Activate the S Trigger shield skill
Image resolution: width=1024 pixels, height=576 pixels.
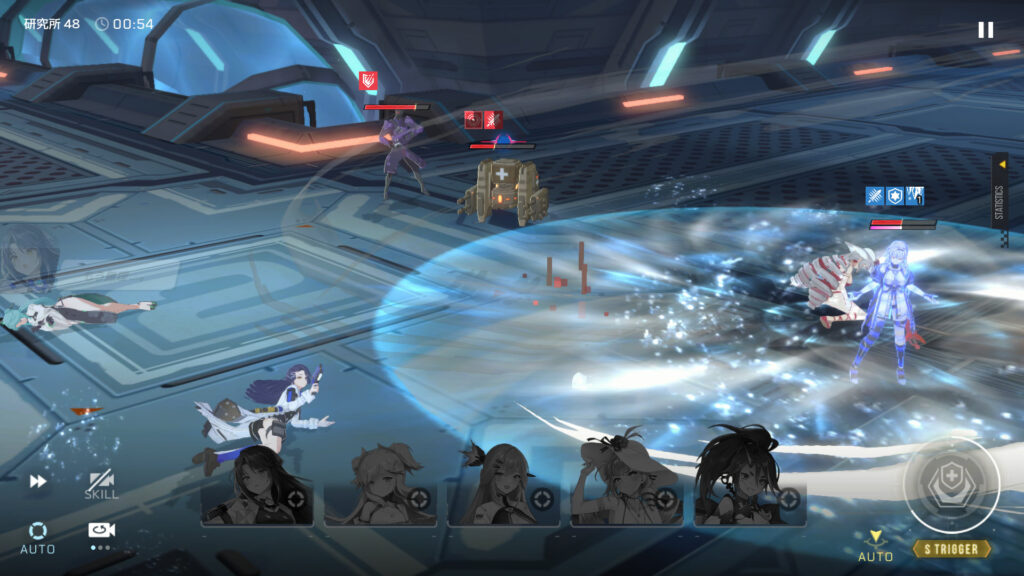tap(951, 486)
